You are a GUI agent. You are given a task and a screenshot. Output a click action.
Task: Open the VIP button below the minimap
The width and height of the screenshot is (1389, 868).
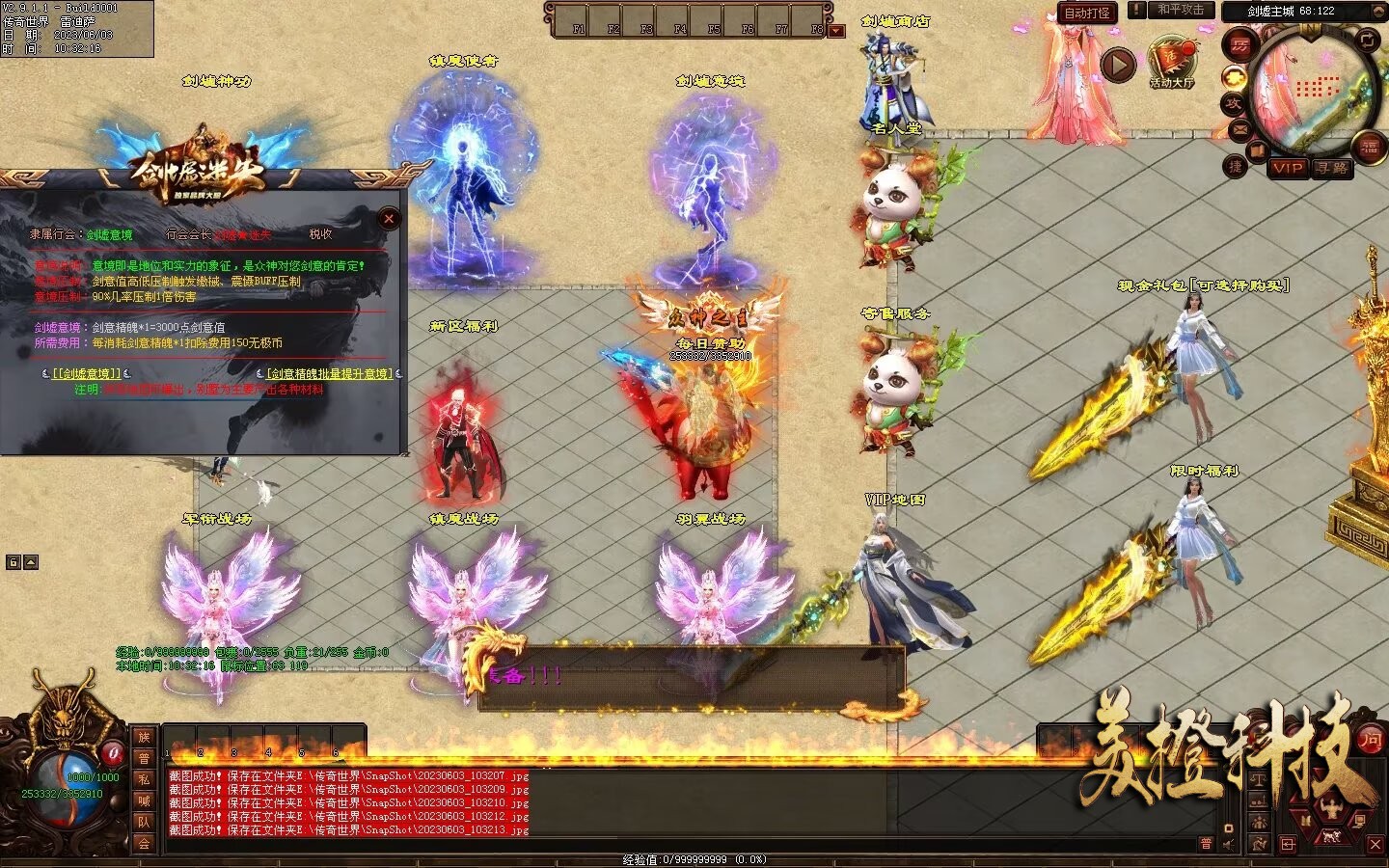tap(1288, 168)
